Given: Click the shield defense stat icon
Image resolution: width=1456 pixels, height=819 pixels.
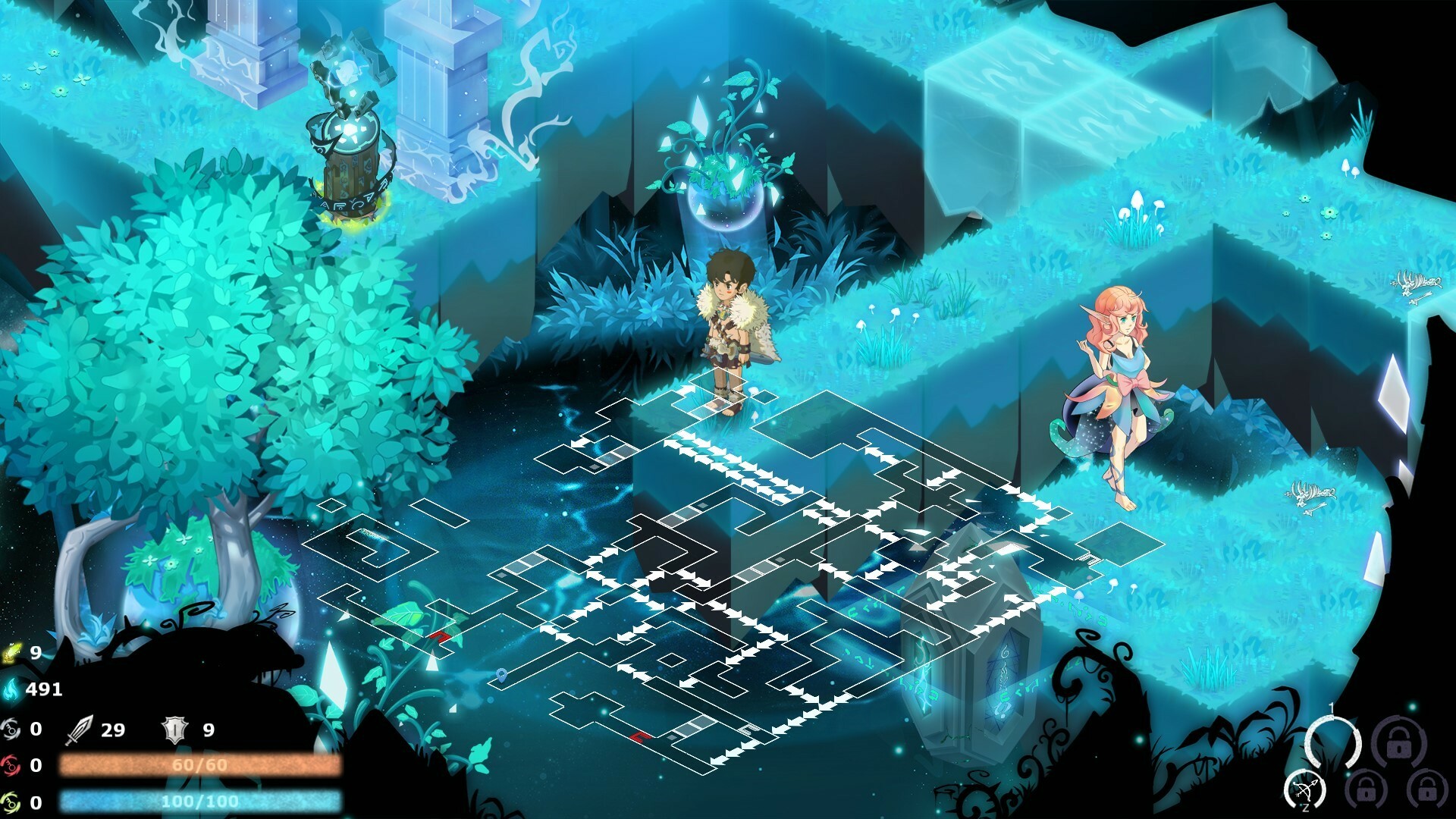Looking at the screenshot, I should pyautogui.click(x=176, y=730).
